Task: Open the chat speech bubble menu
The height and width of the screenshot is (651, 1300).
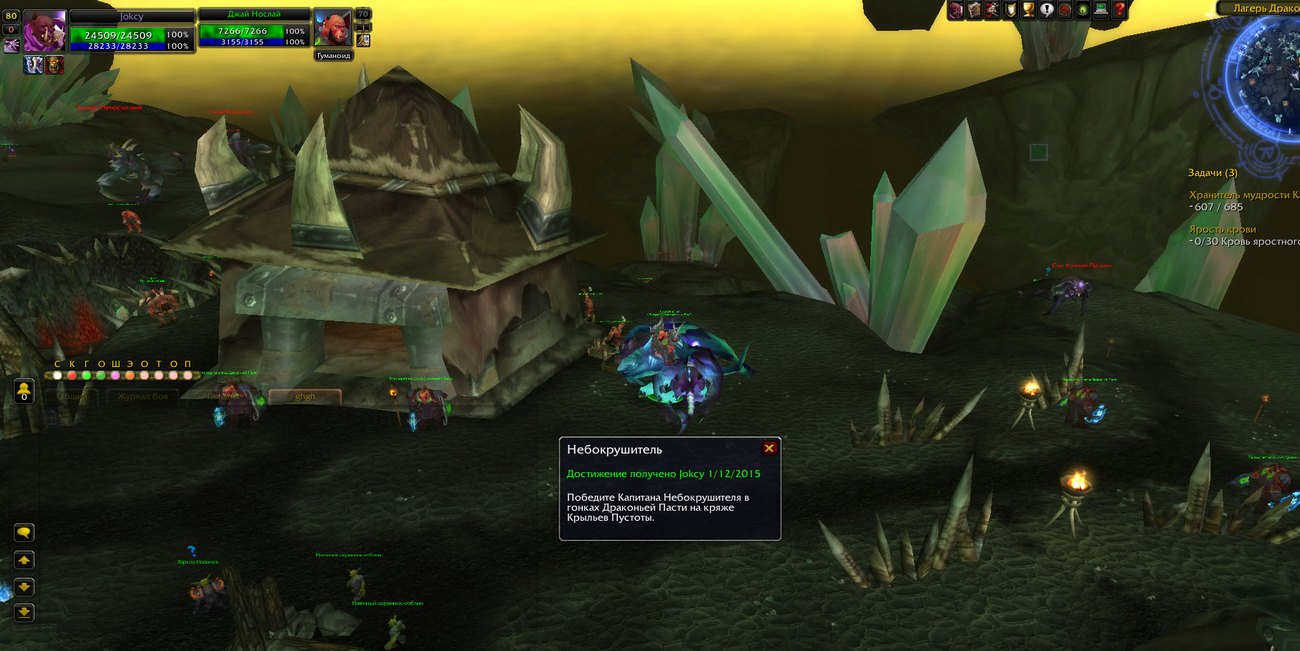Action: click(24, 533)
